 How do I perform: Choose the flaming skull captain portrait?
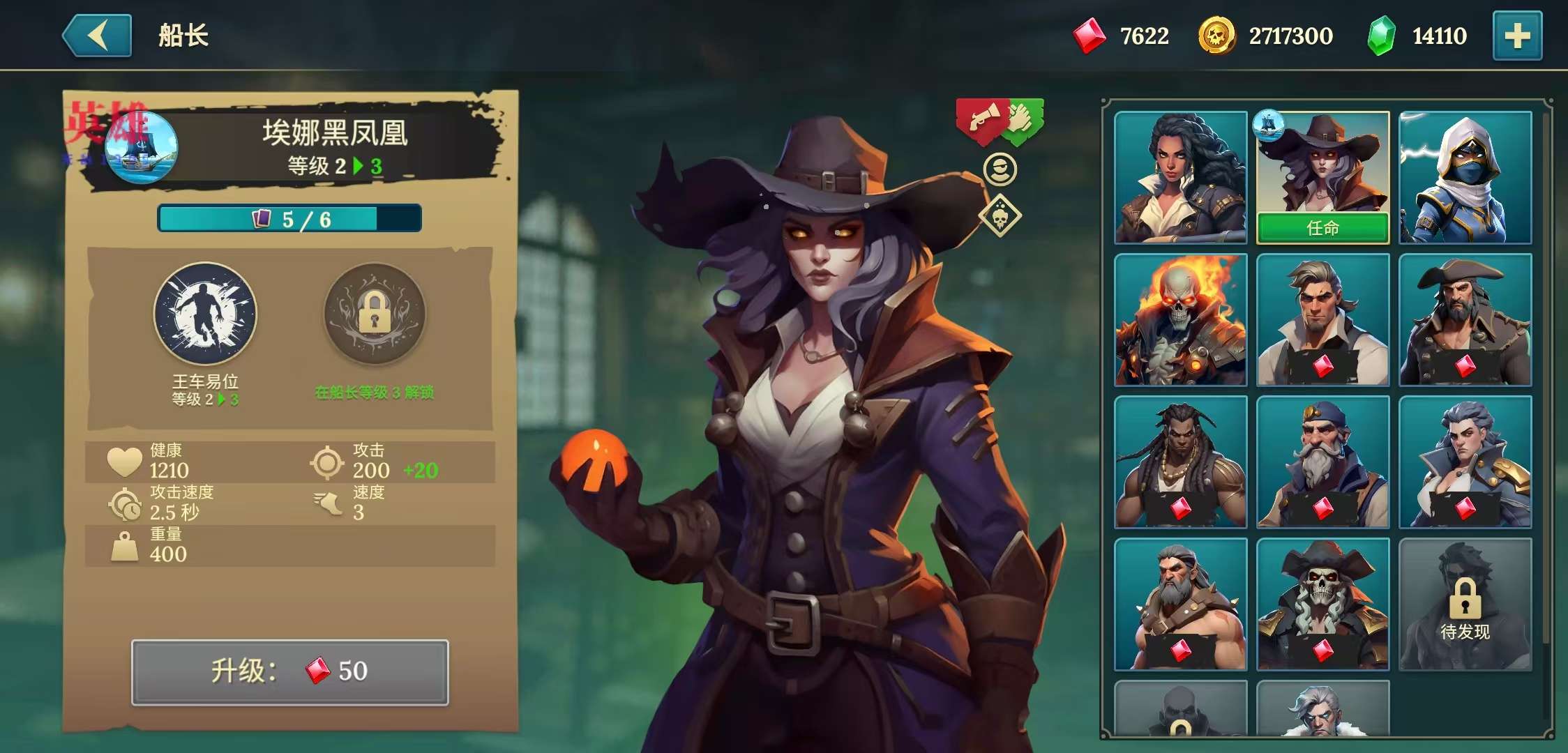click(1180, 320)
